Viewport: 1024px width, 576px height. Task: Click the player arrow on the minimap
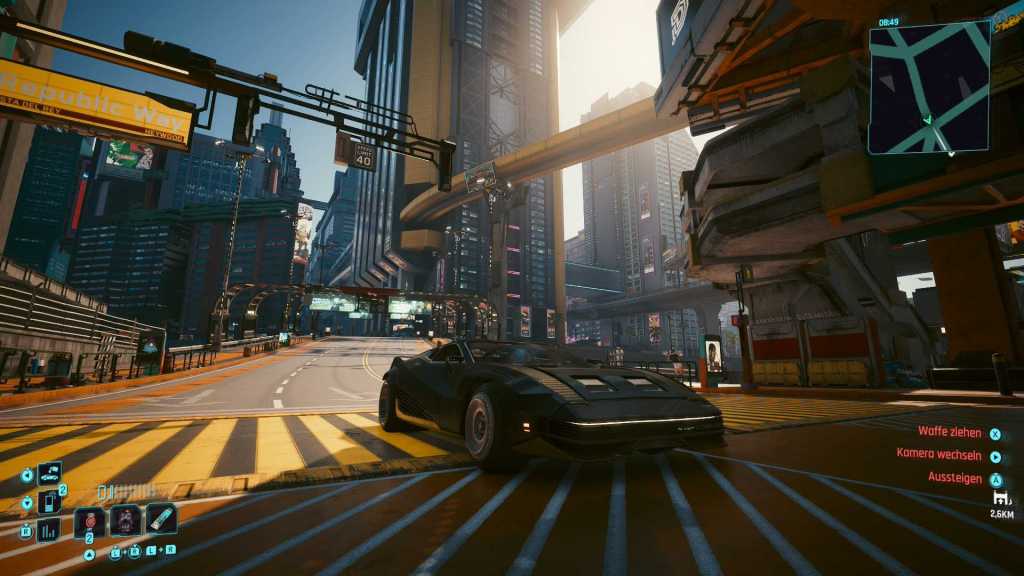coord(928,120)
